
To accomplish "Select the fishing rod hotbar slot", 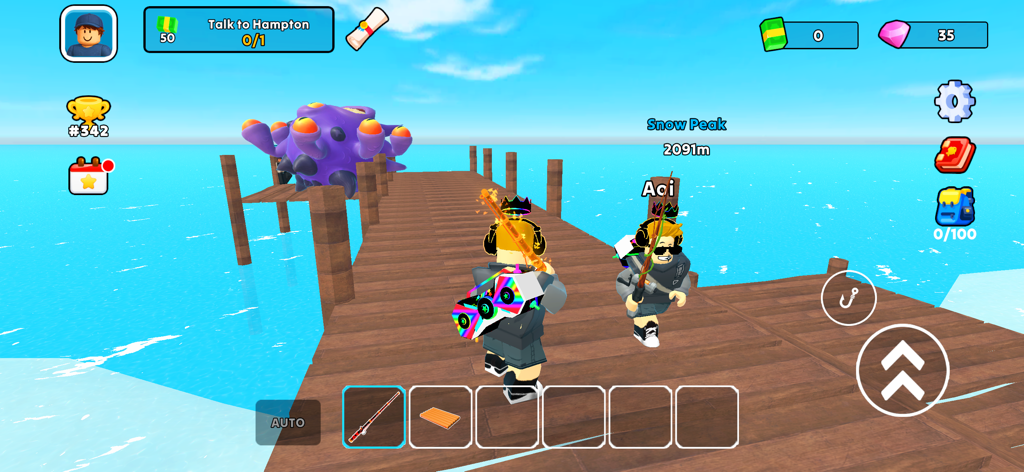I will click(x=374, y=417).
